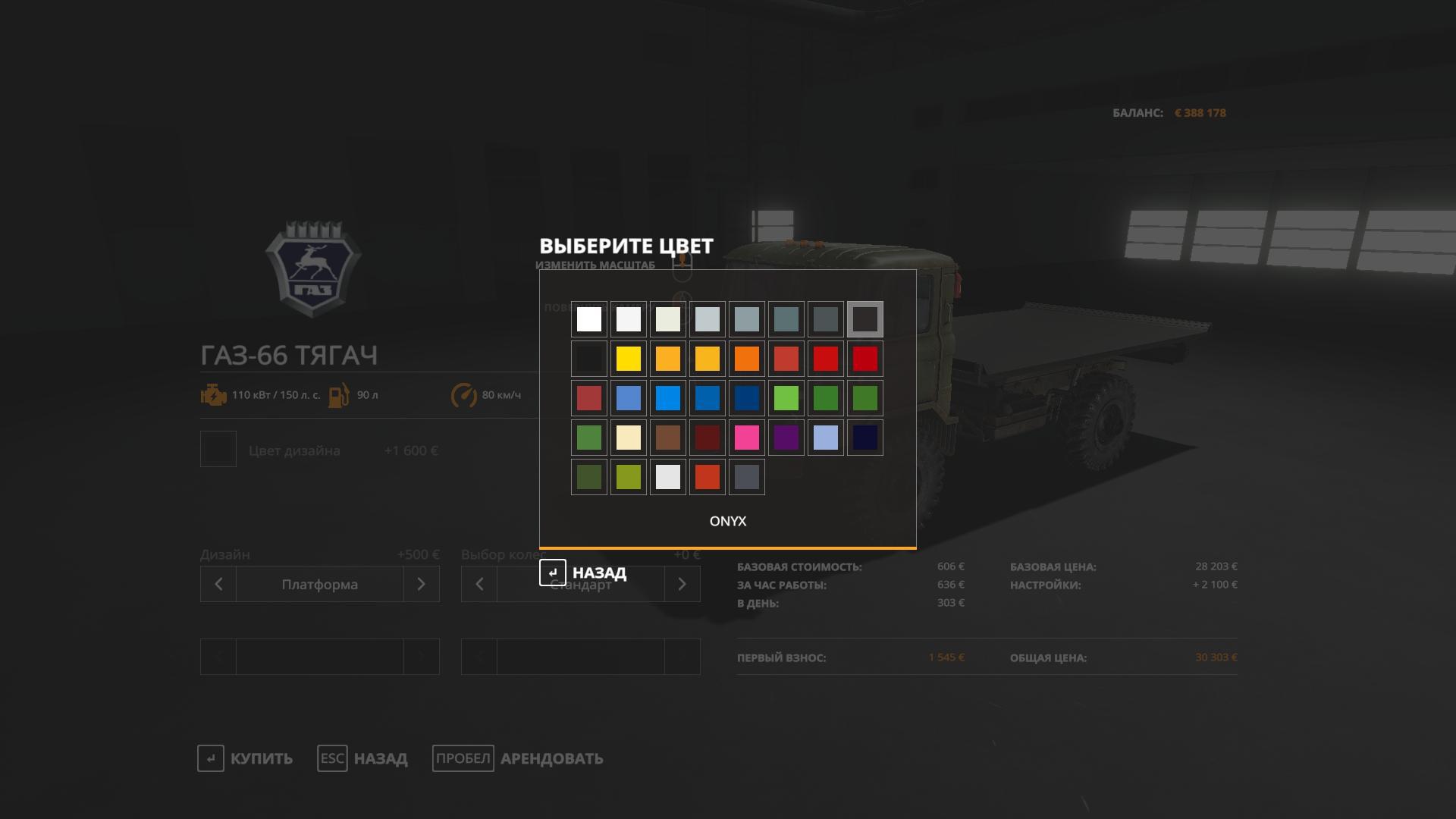Screen dimensions: 1456x819
Task: Choose the bright yellow color swatch
Action: coord(629,359)
